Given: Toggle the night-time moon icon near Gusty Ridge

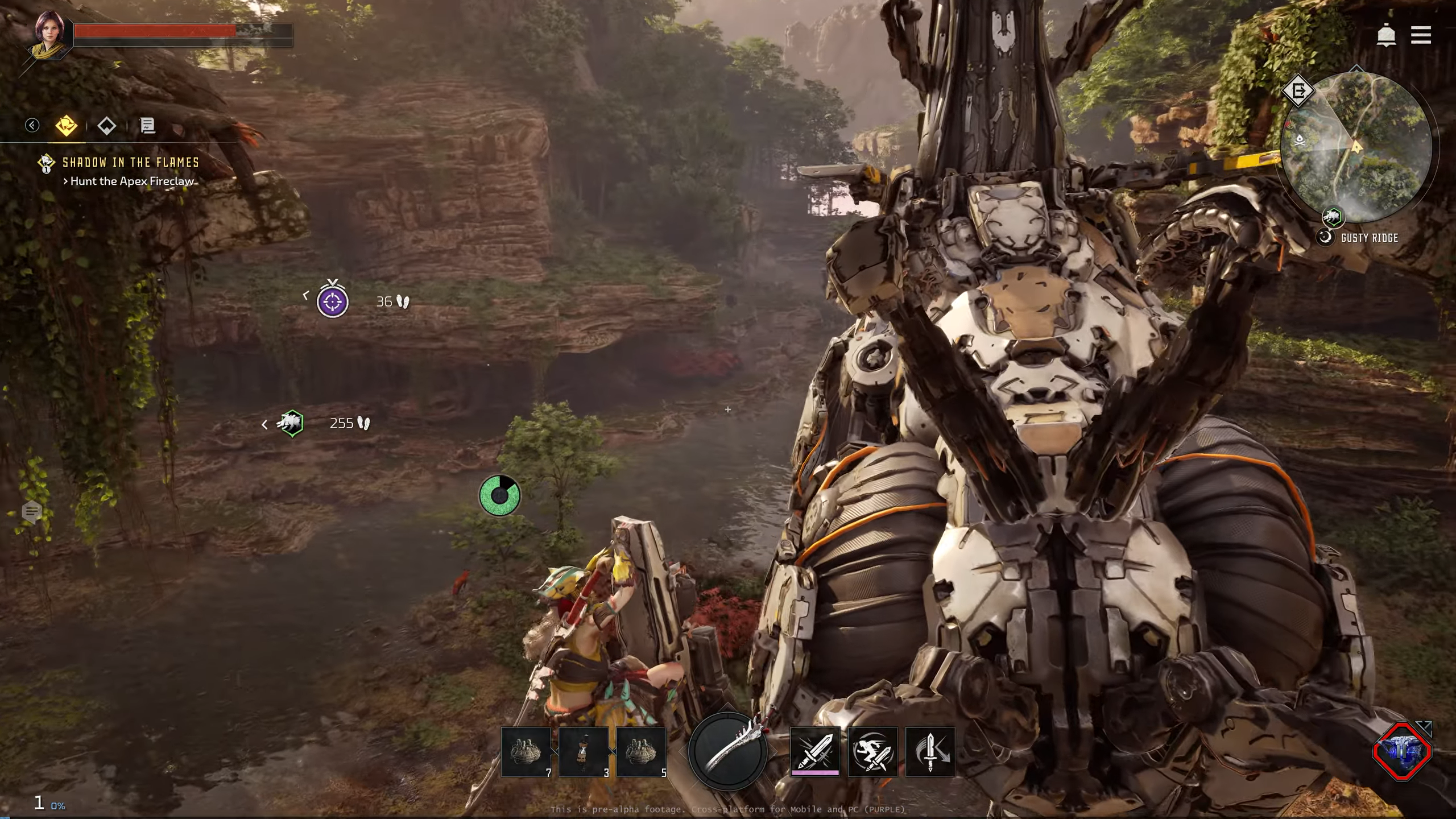Looking at the screenshot, I should coord(1325,237).
